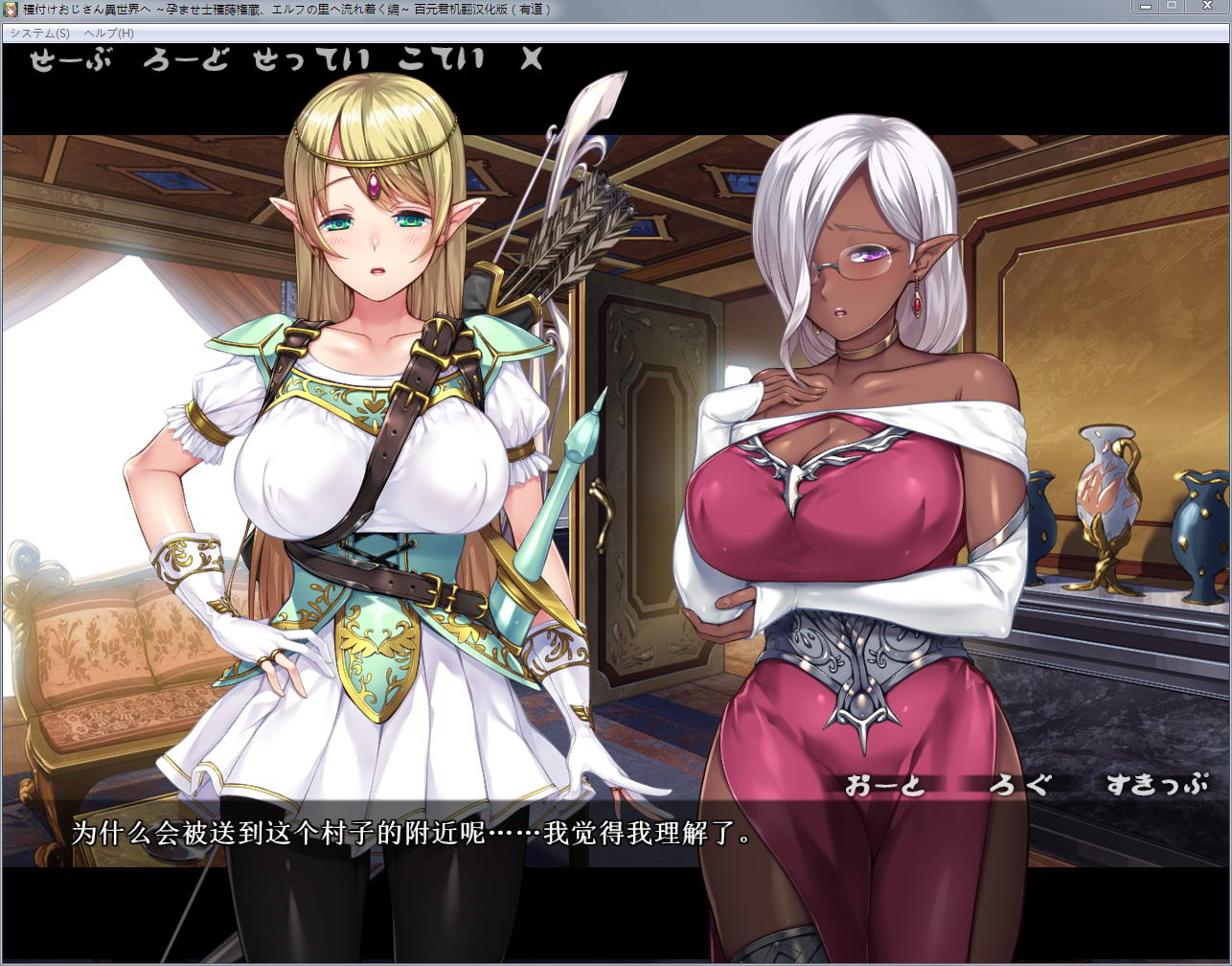Toggle the こてい option in top bar
Screen dimensions: 1232x966
(440, 59)
